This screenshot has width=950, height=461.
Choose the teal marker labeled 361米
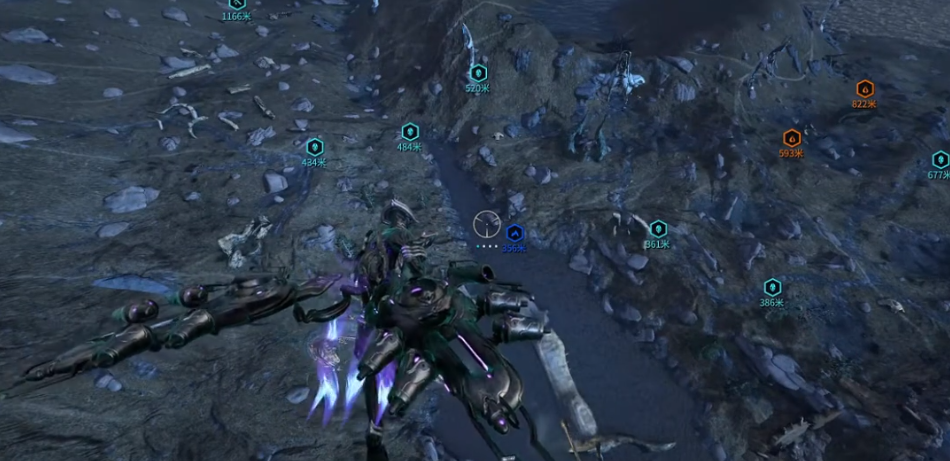click(x=658, y=229)
